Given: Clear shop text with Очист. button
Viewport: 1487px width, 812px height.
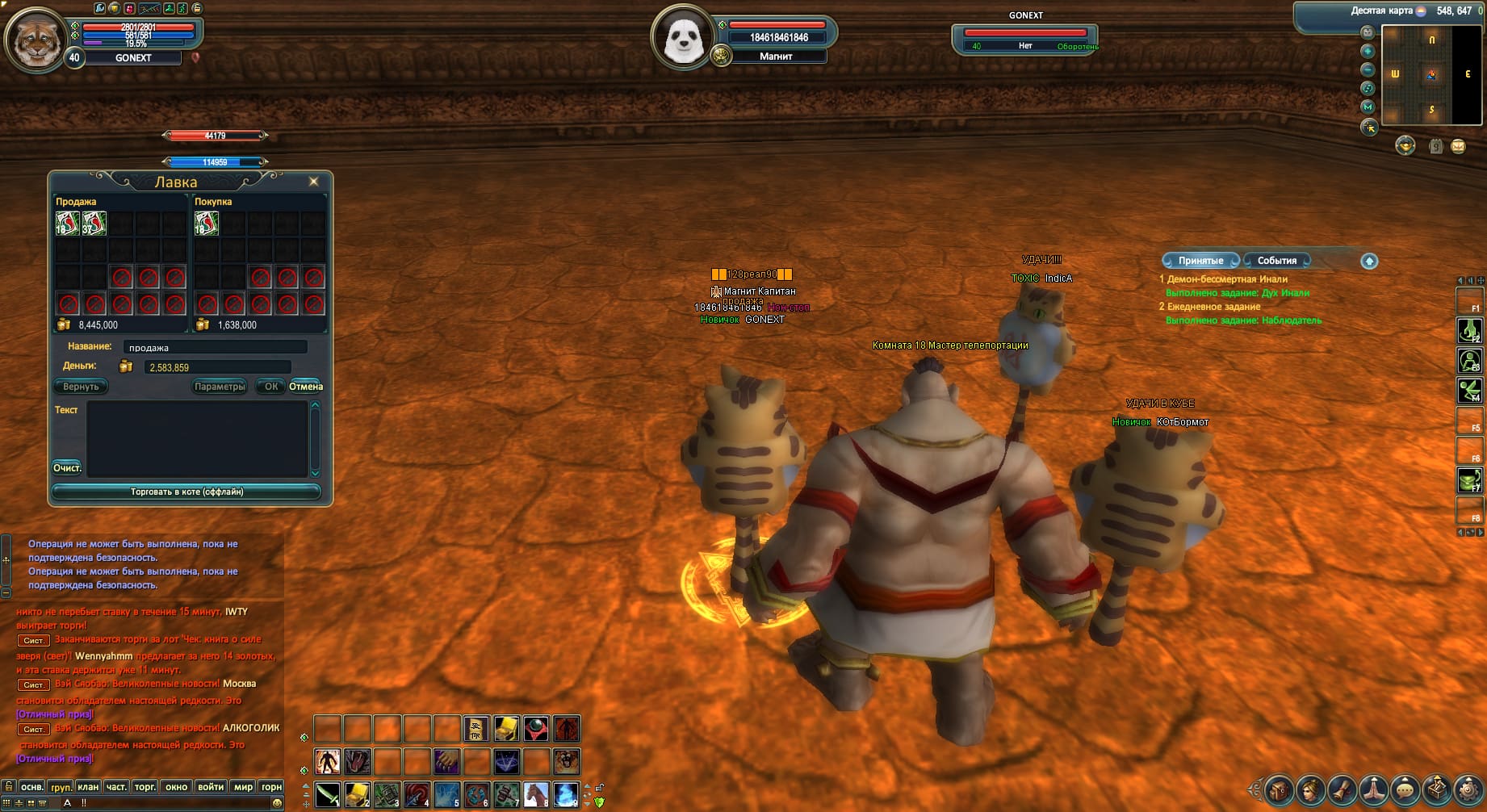Looking at the screenshot, I should point(67,468).
